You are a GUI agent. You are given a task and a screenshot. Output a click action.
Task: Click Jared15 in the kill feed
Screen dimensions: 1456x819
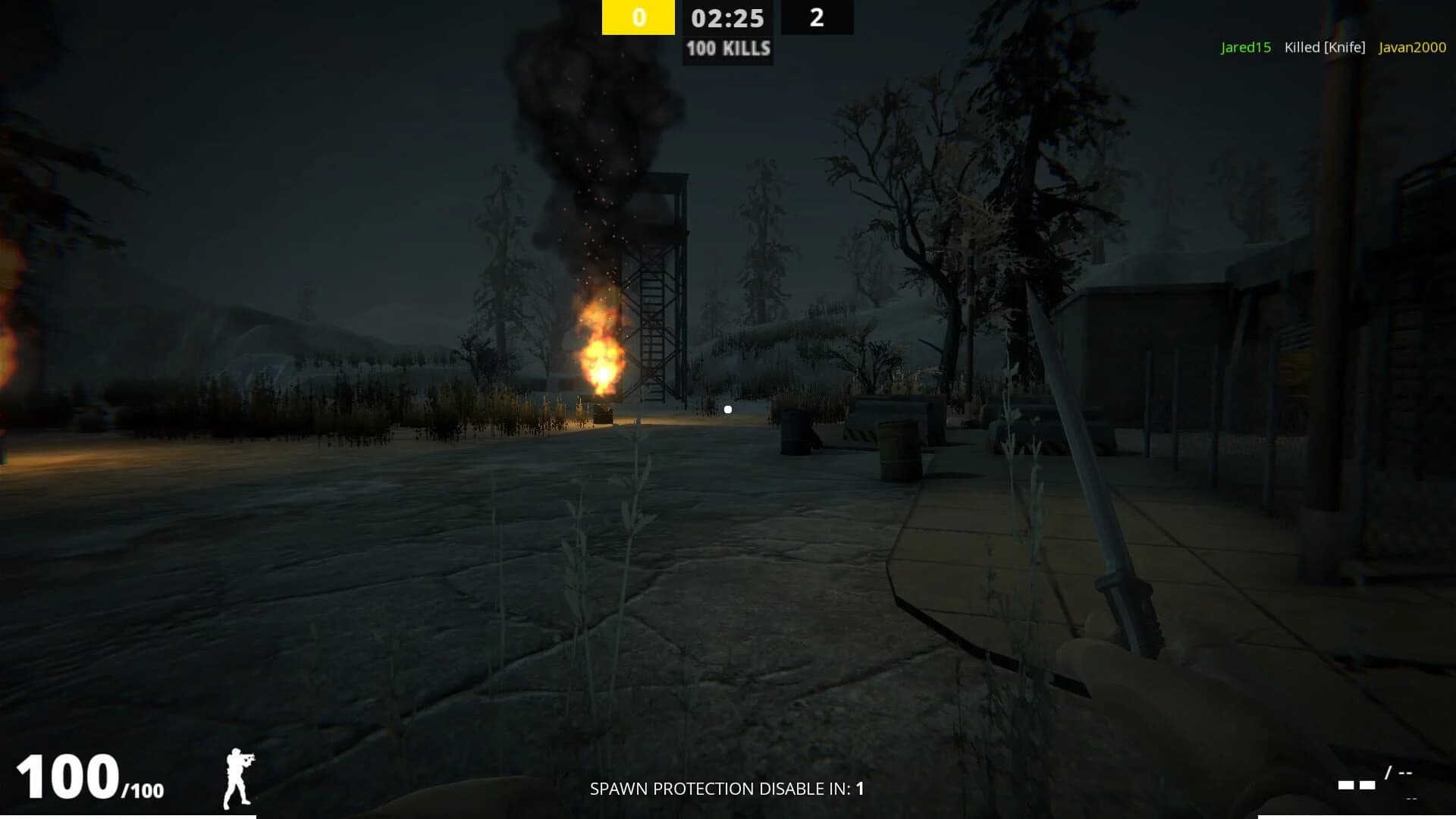1245,47
